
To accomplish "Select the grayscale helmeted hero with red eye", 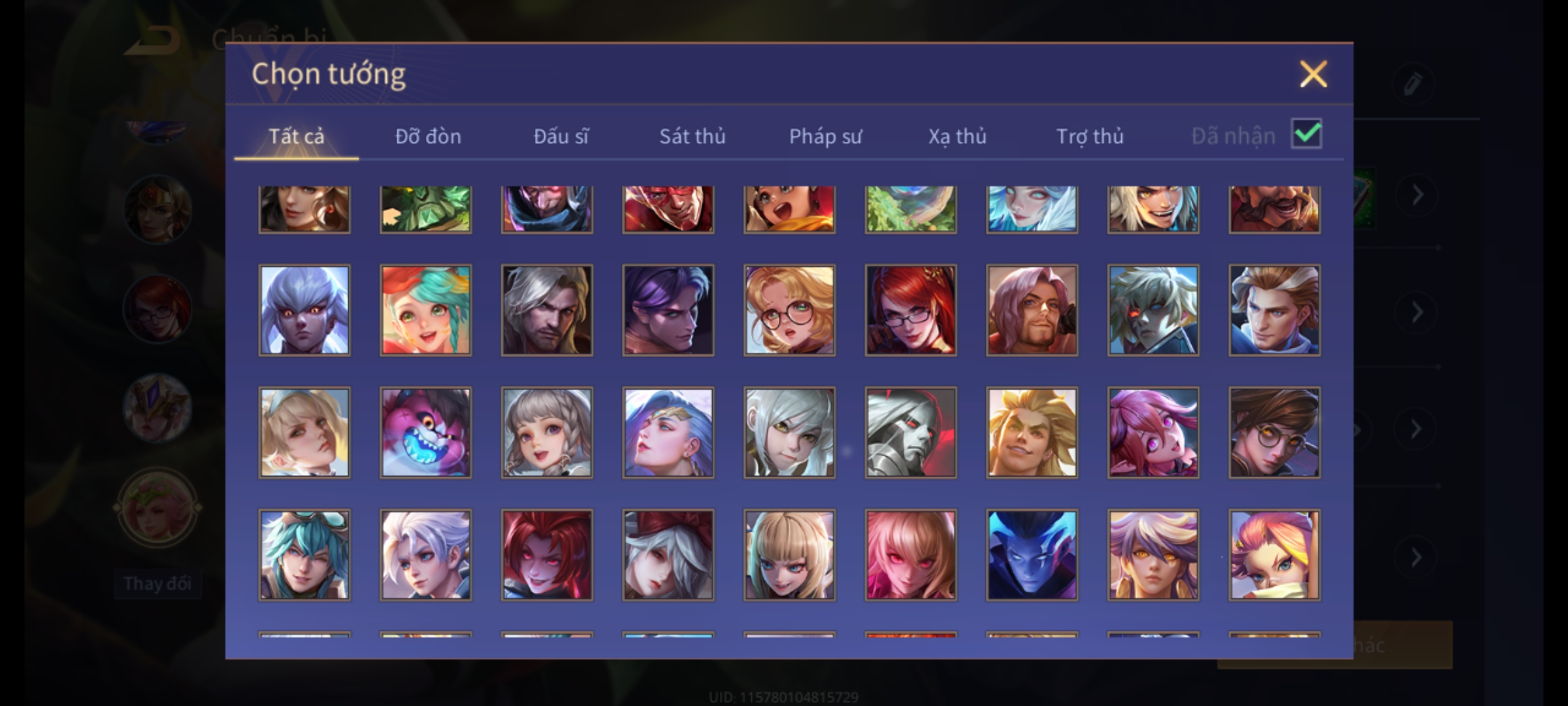I will [x=910, y=432].
